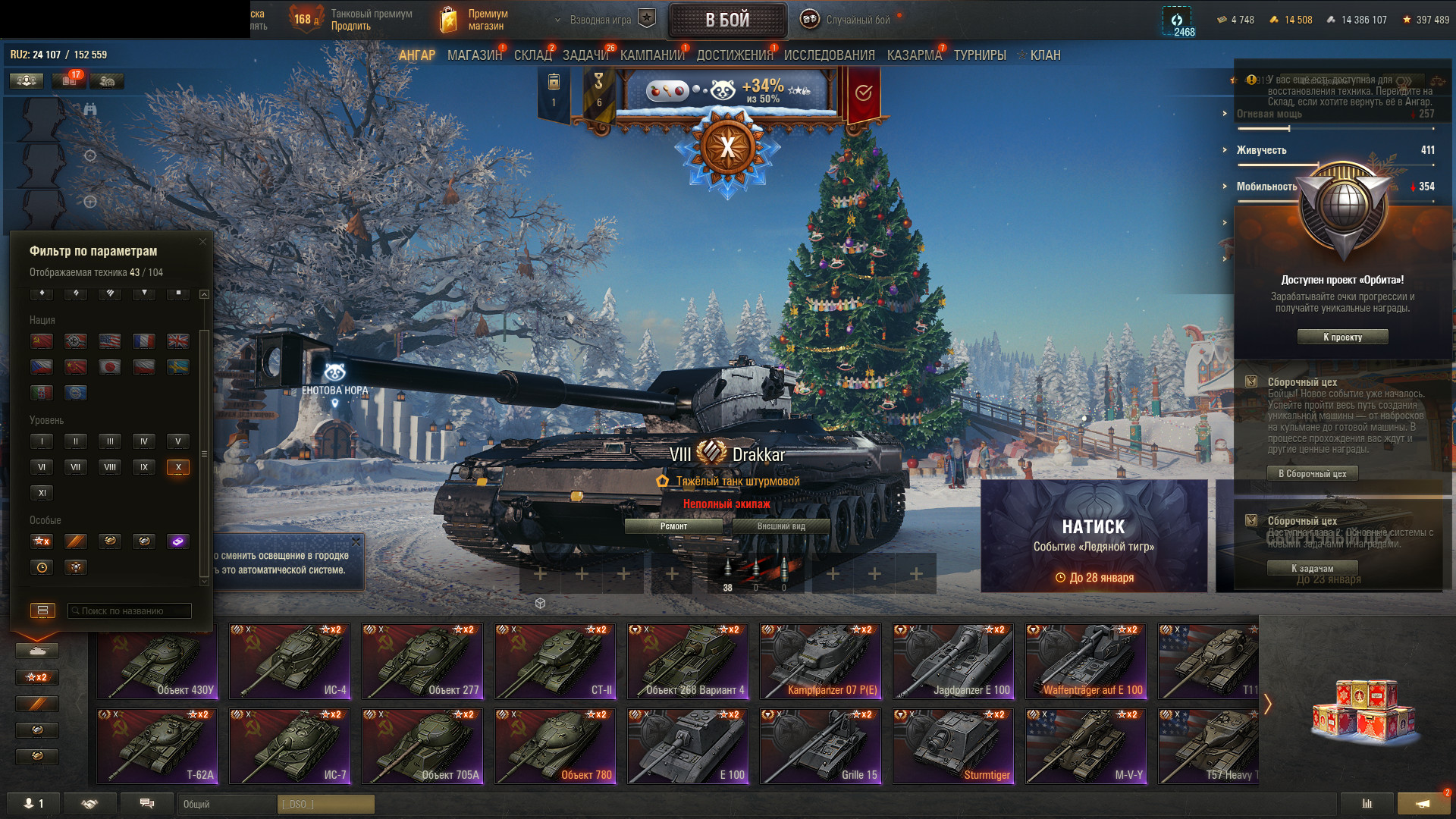
Task: Click the Ремонт button
Action: click(673, 526)
